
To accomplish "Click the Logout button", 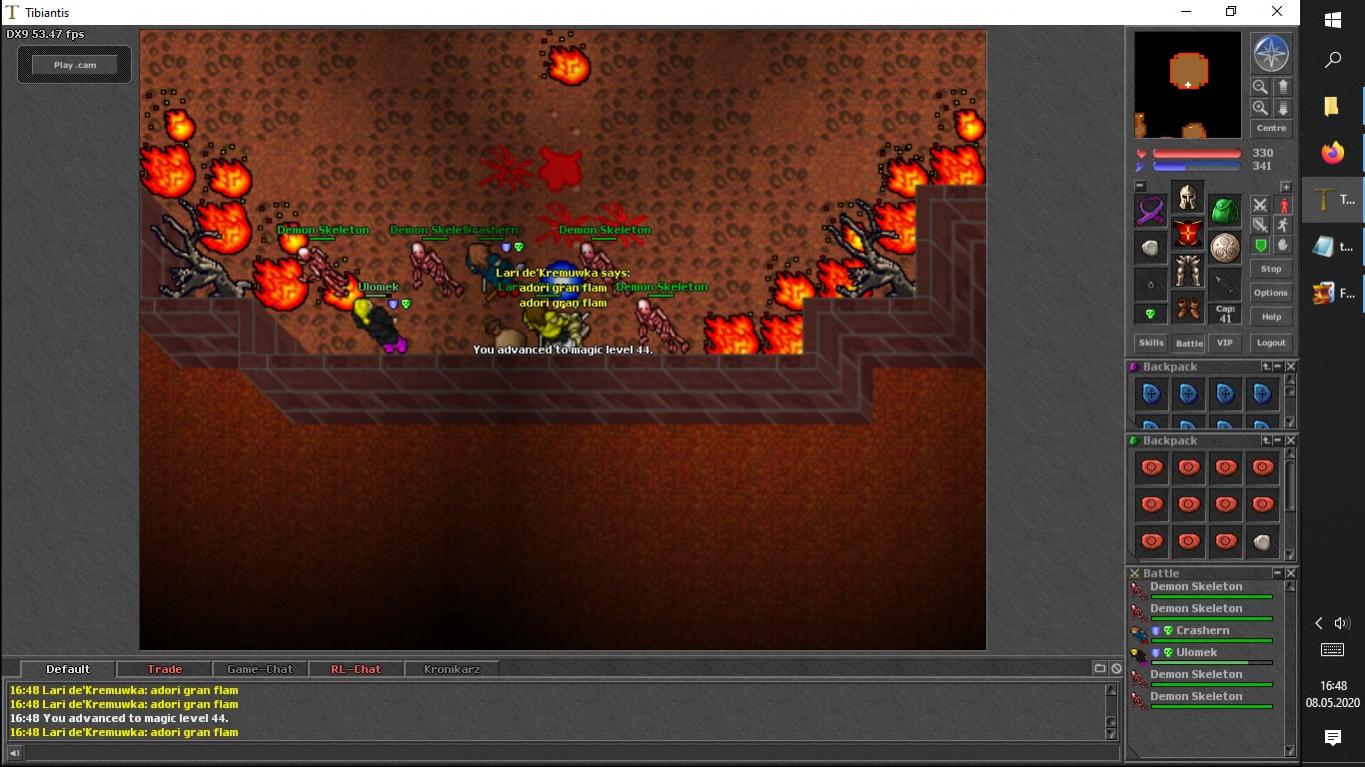I will point(1271,343).
